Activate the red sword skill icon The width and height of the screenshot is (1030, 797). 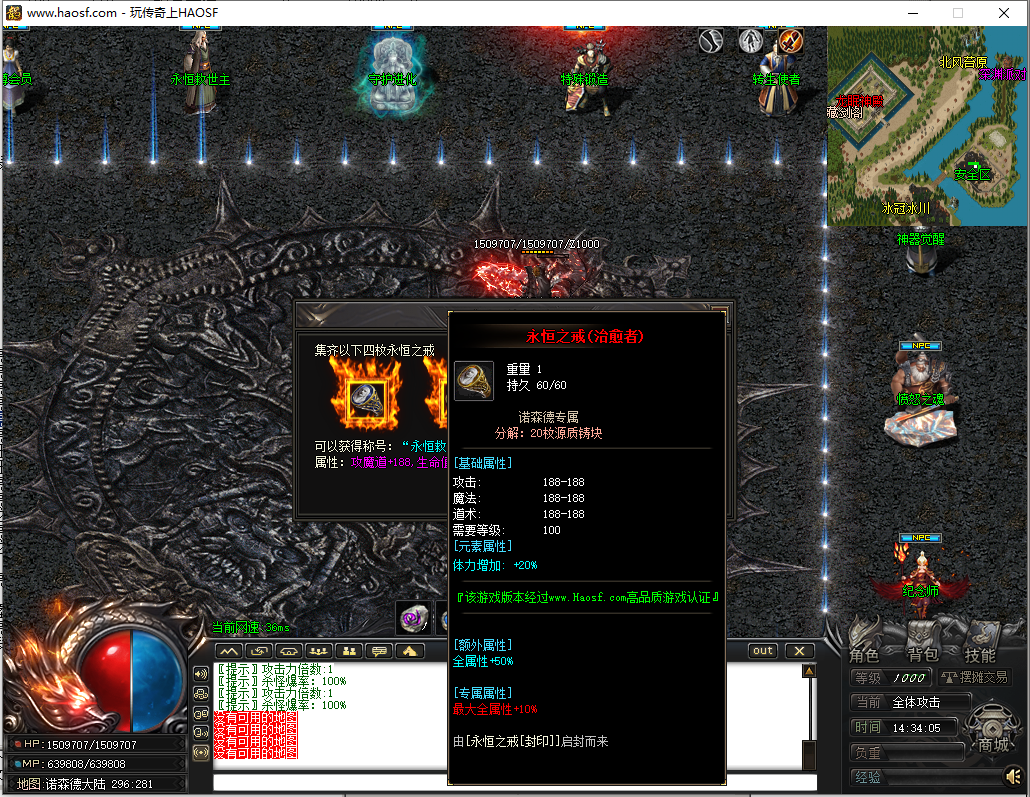pyautogui.click(x=791, y=41)
